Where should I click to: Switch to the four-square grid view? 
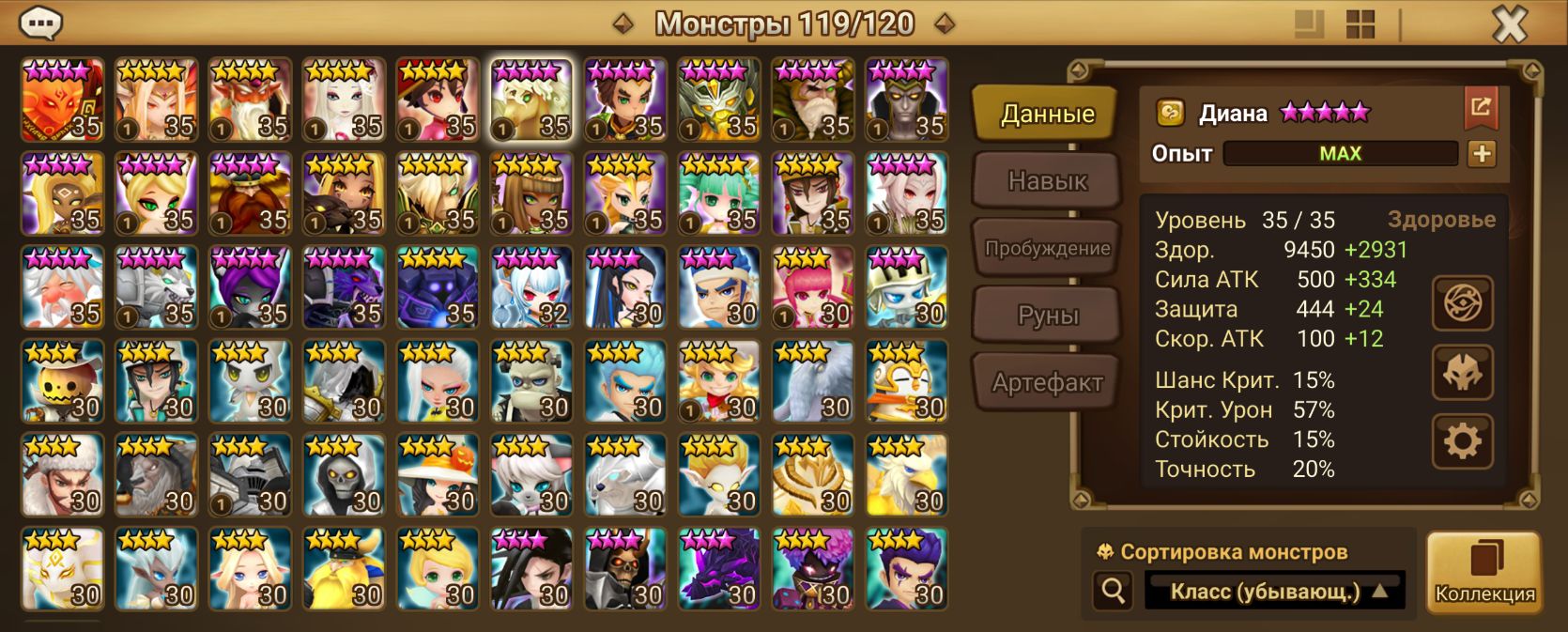[x=1360, y=24]
